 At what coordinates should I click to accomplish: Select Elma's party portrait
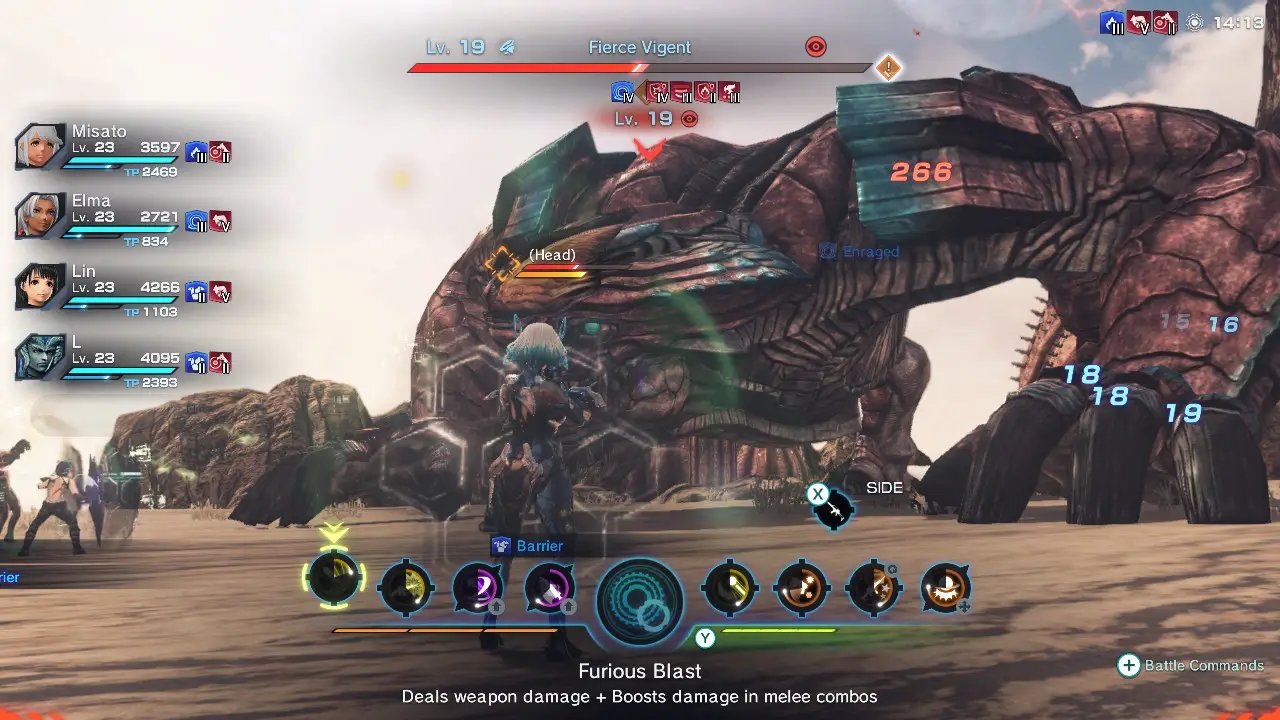[x=41, y=216]
